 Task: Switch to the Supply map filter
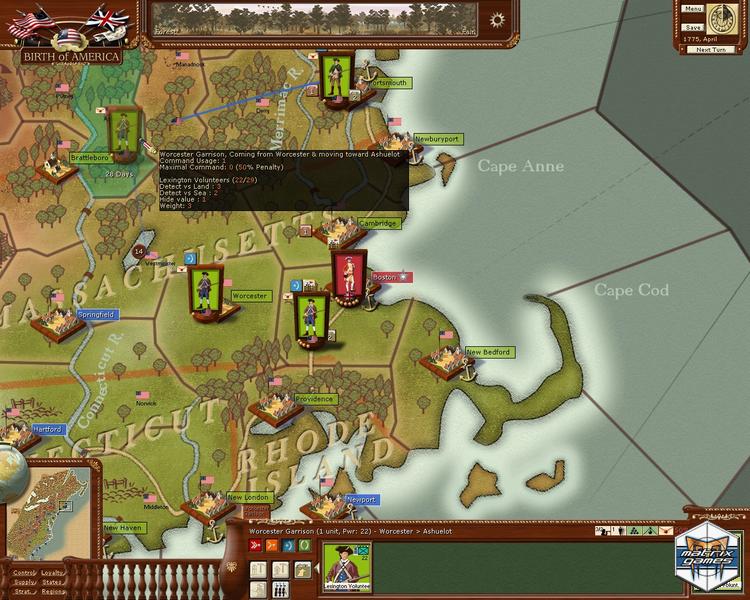click(23, 582)
